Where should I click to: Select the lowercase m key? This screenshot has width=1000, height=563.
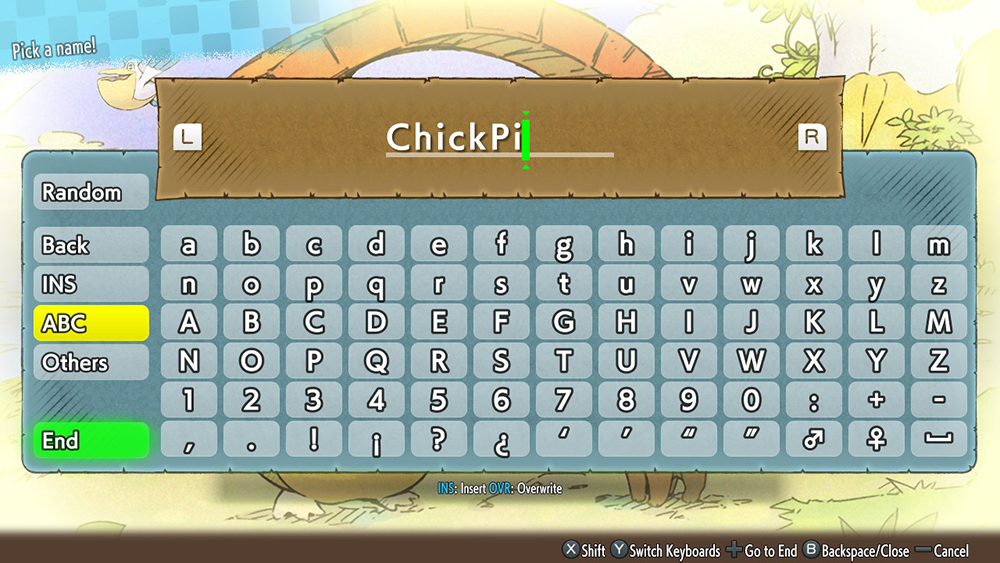pos(938,245)
